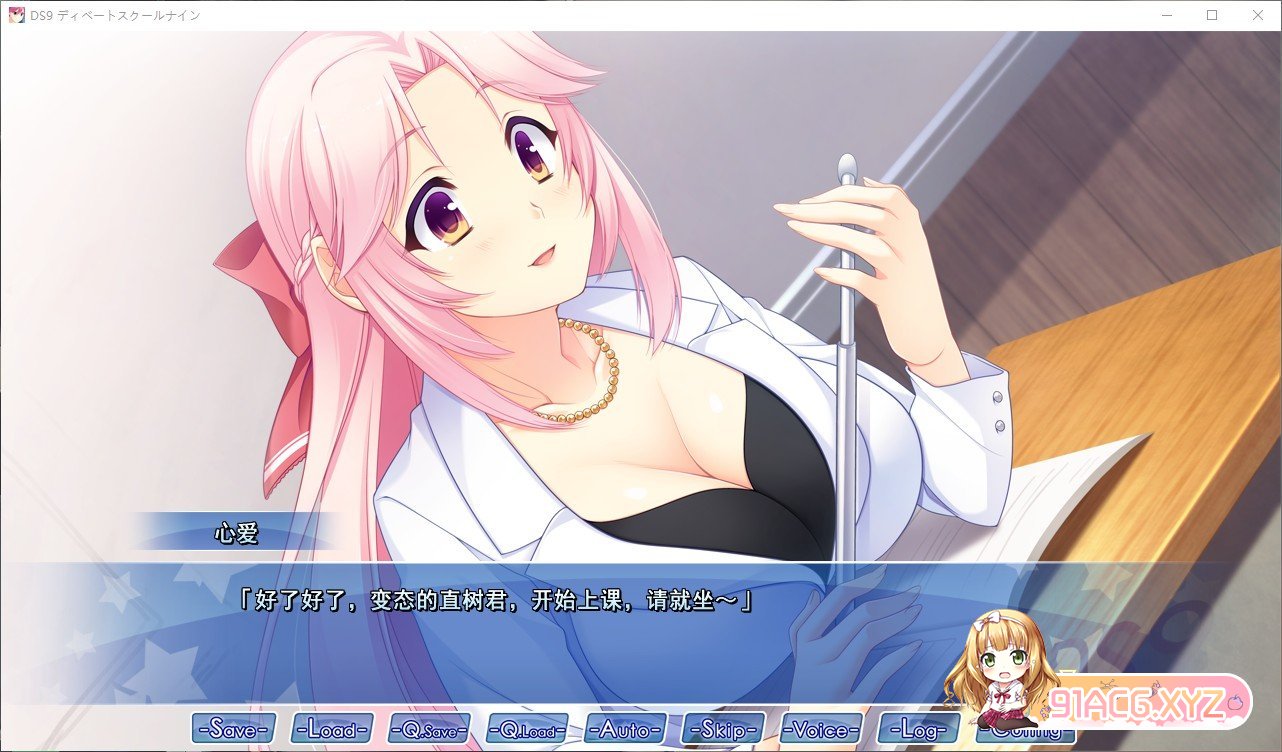Toggle Auto mode for dialogue

pos(625,729)
